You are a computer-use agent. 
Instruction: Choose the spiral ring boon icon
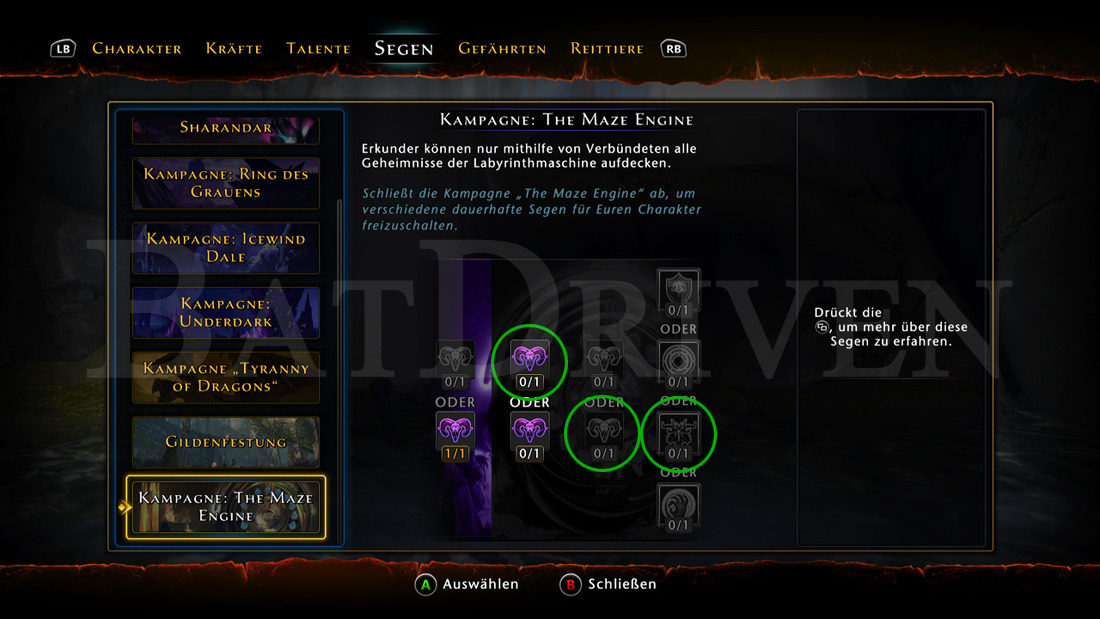pyautogui.click(x=679, y=361)
